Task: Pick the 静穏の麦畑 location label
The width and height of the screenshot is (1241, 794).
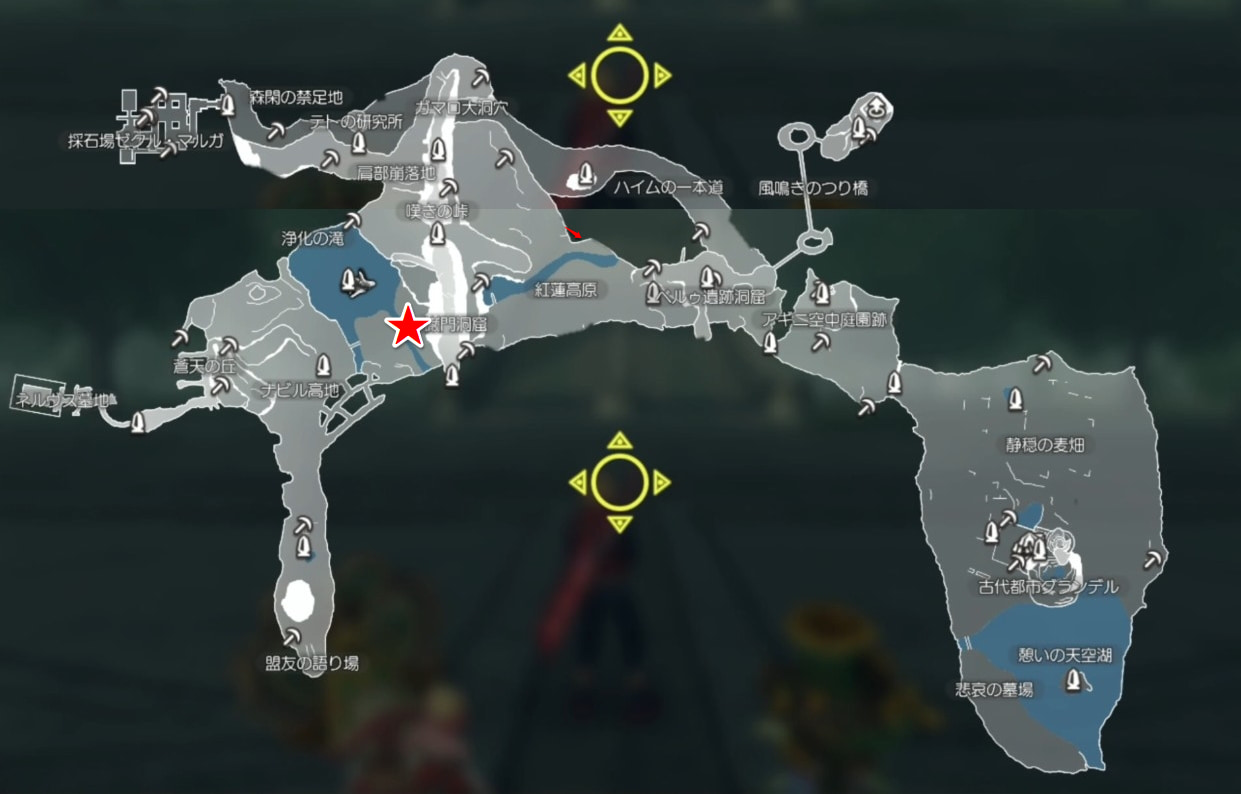Action: (x=1045, y=445)
